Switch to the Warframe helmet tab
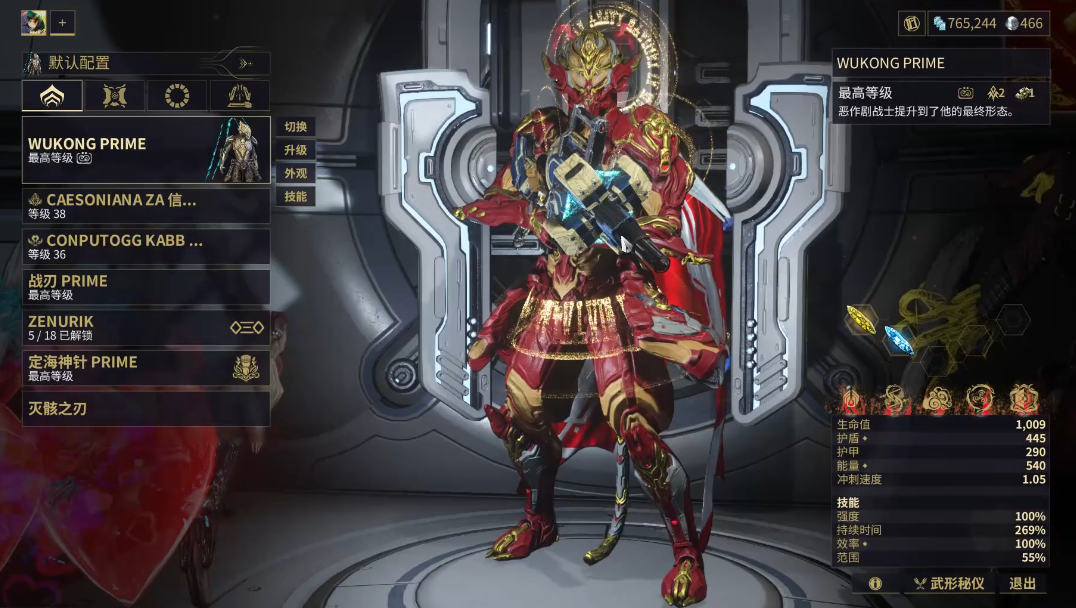This screenshot has width=1076, height=608. coord(52,96)
